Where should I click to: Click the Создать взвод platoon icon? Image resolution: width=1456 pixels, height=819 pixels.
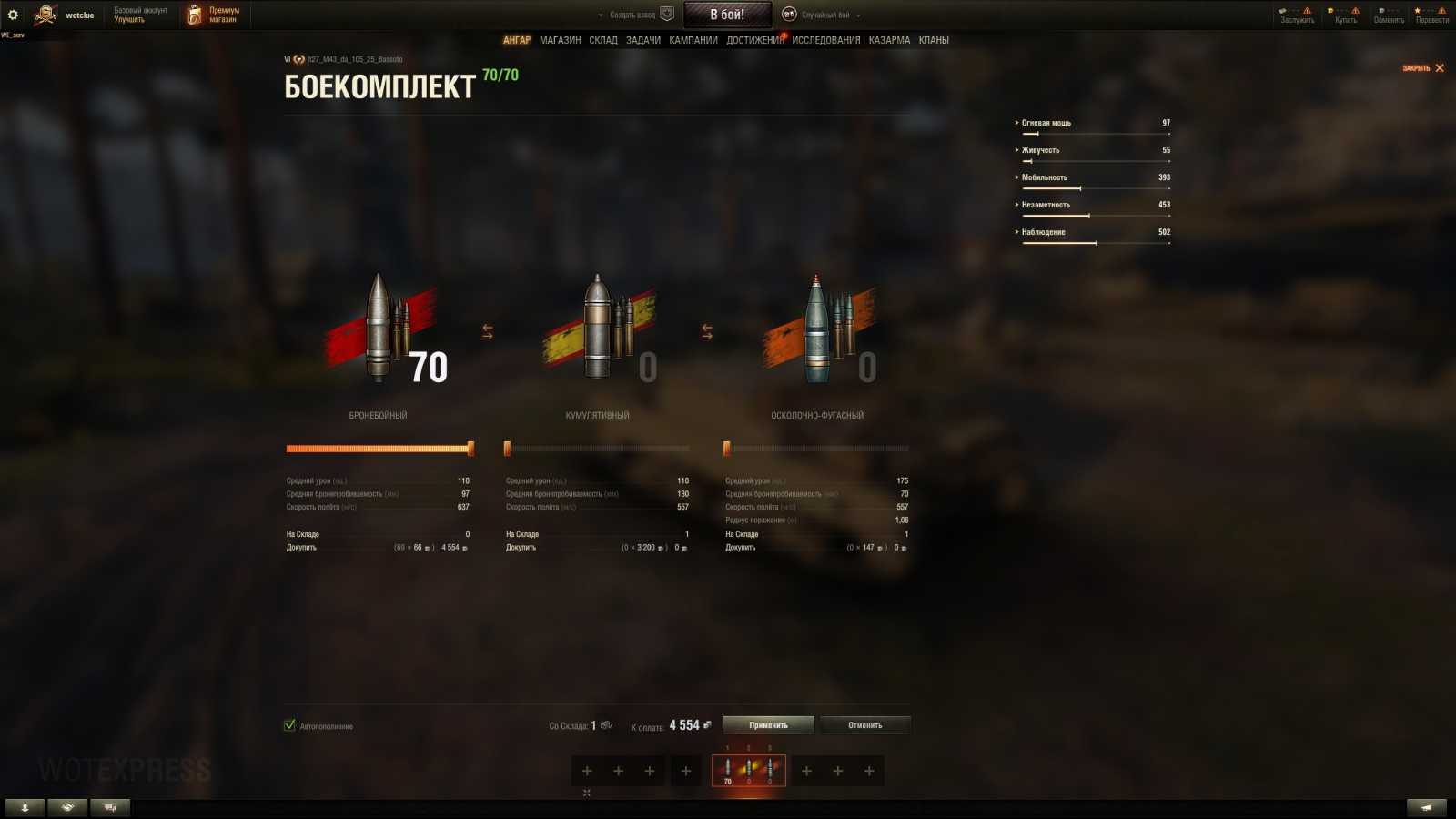[667, 14]
